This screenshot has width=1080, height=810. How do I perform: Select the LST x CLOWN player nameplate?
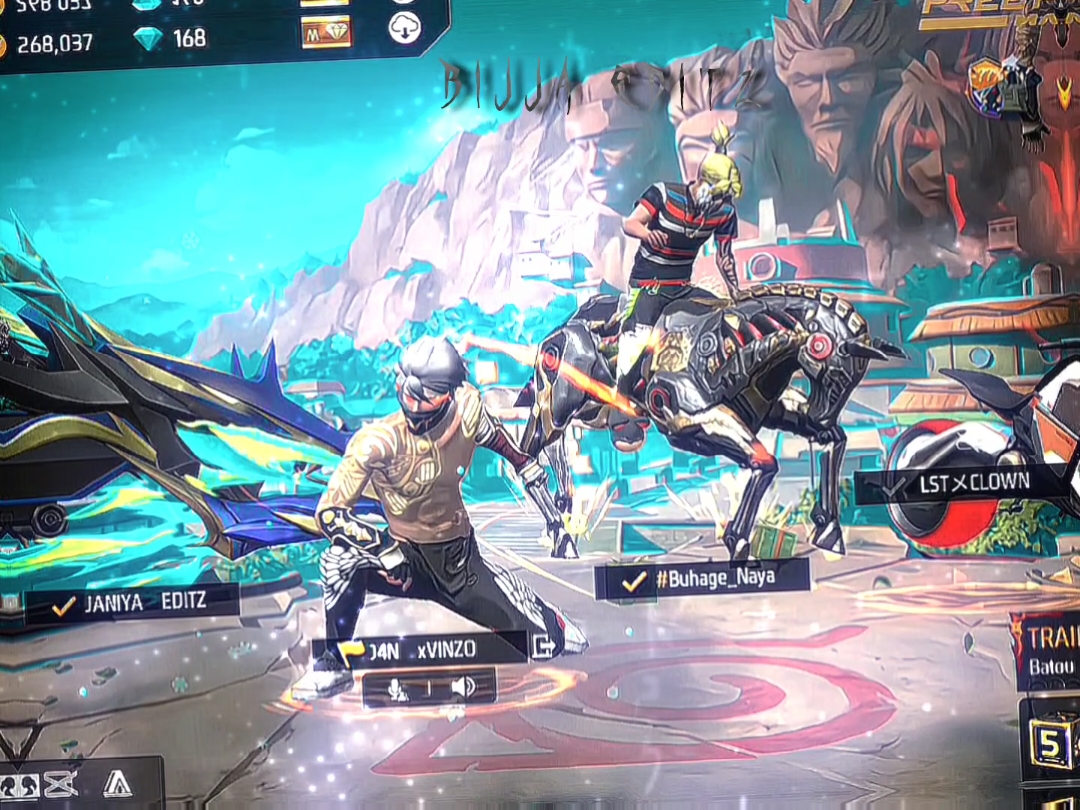[958, 484]
